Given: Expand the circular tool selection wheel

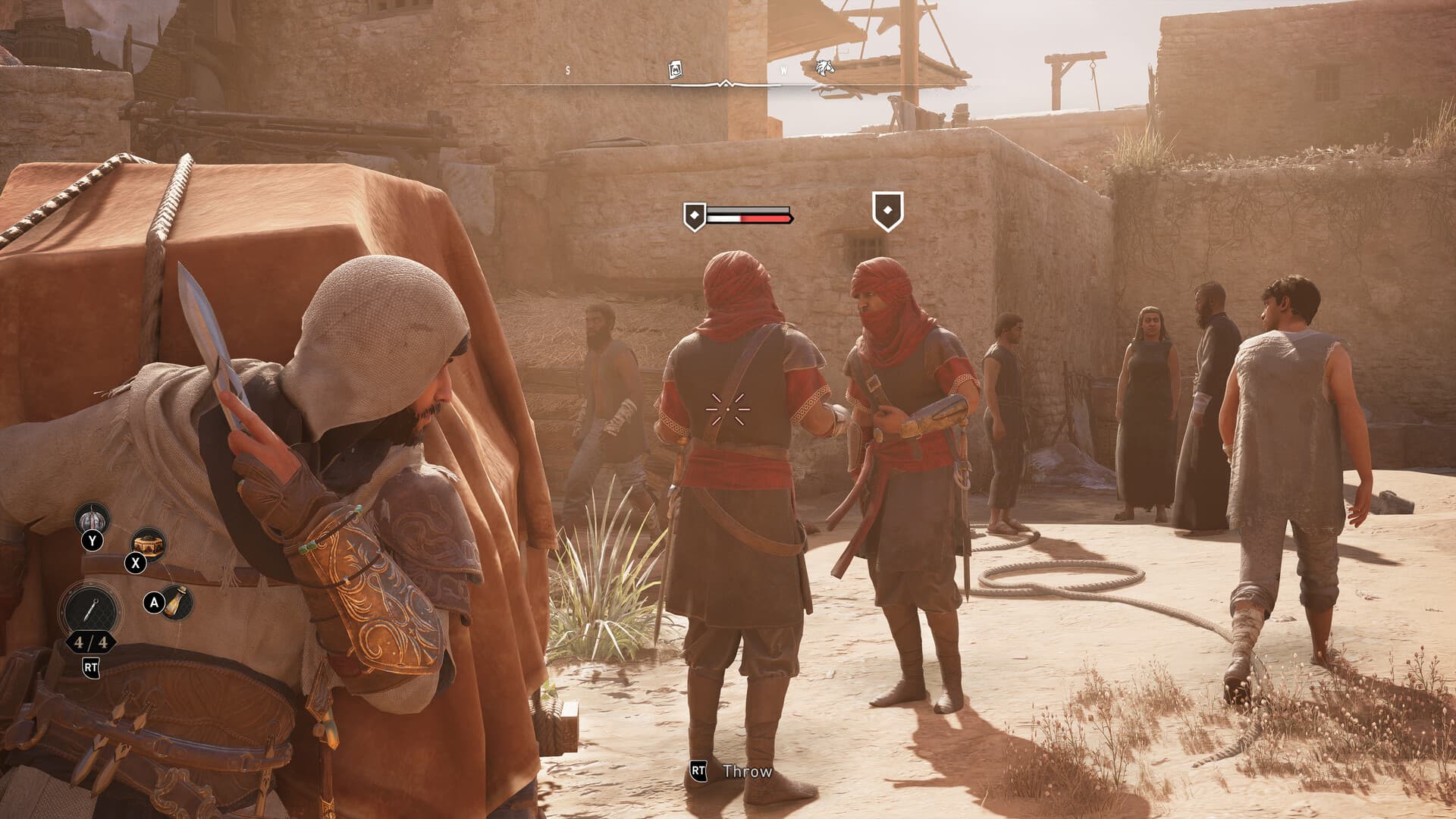Looking at the screenshot, I should (x=92, y=608).
